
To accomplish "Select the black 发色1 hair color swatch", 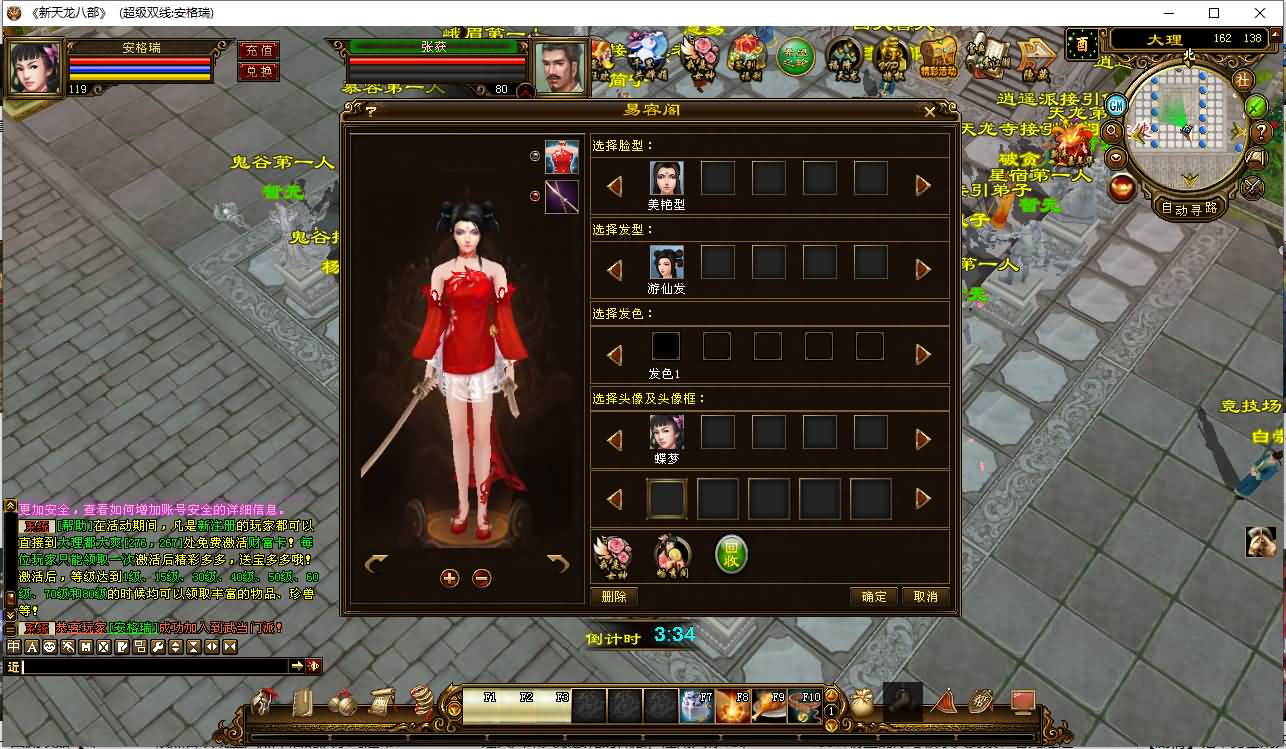I will coord(665,345).
